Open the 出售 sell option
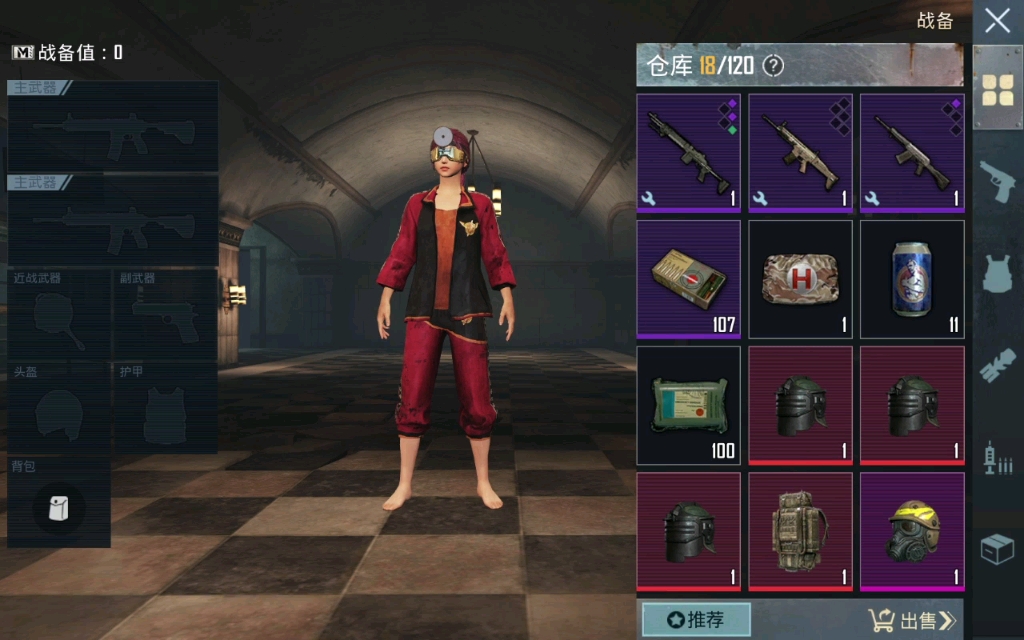The width and height of the screenshot is (1024, 640). [912, 621]
